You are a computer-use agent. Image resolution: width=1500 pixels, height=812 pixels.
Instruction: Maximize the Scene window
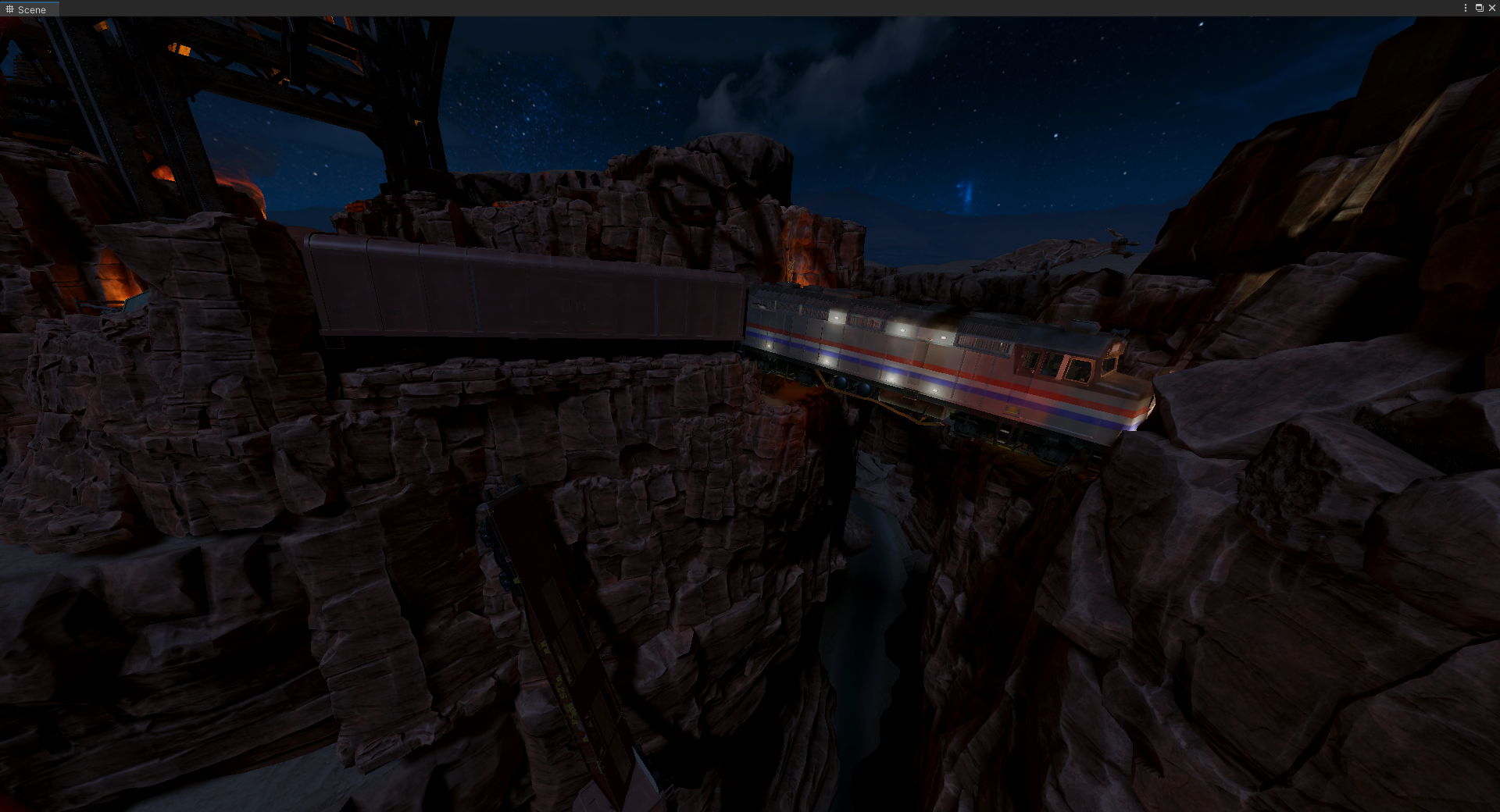coord(1479,8)
